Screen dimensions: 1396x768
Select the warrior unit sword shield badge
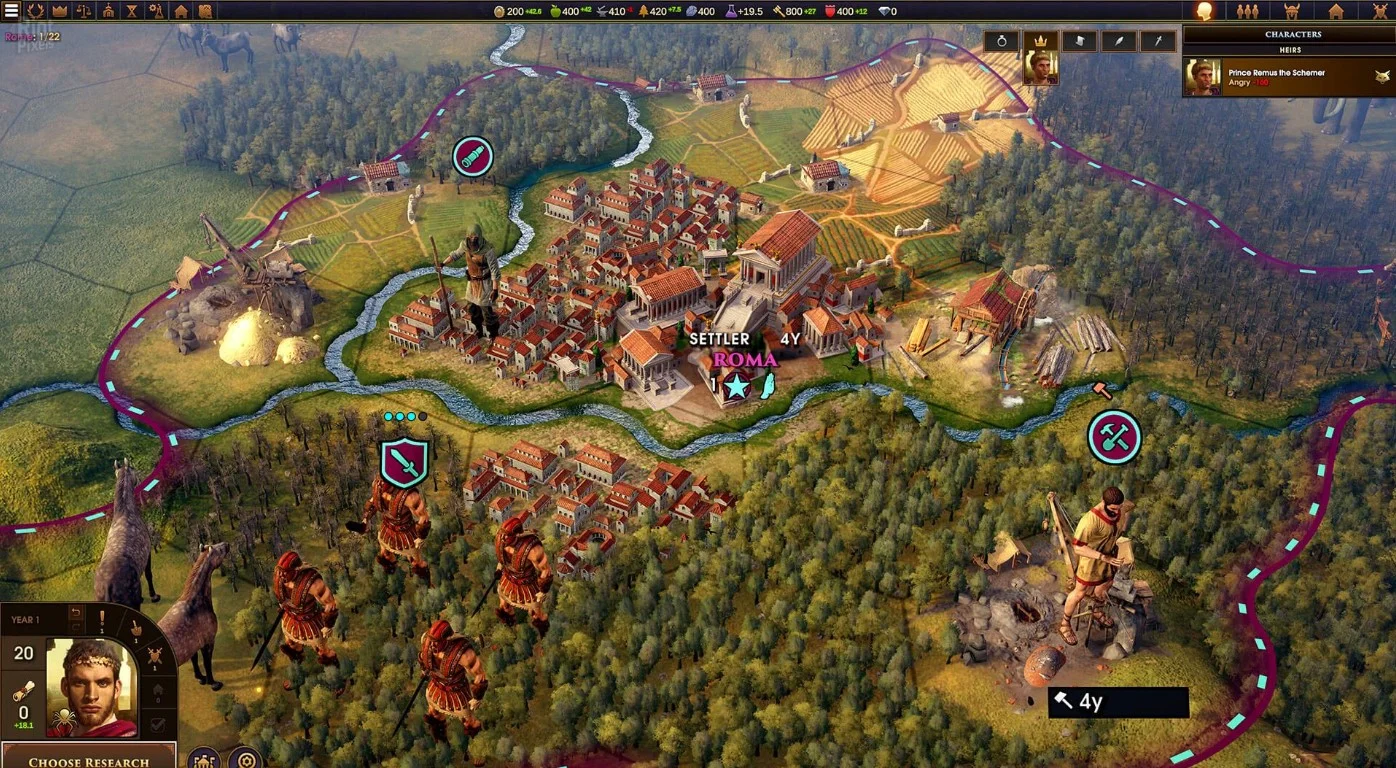pos(404,462)
